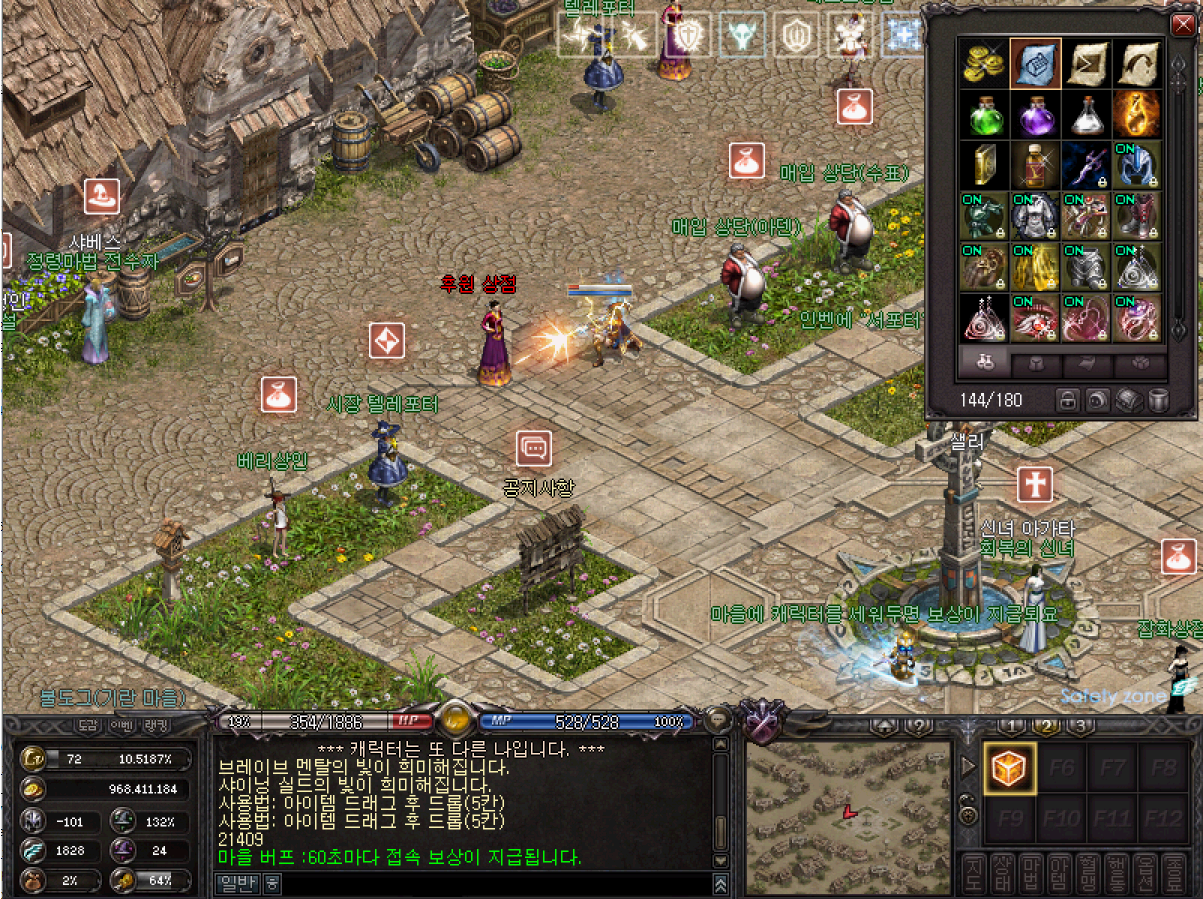Select the highlighted blue scroll item
1203x899 pixels.
1035,64
